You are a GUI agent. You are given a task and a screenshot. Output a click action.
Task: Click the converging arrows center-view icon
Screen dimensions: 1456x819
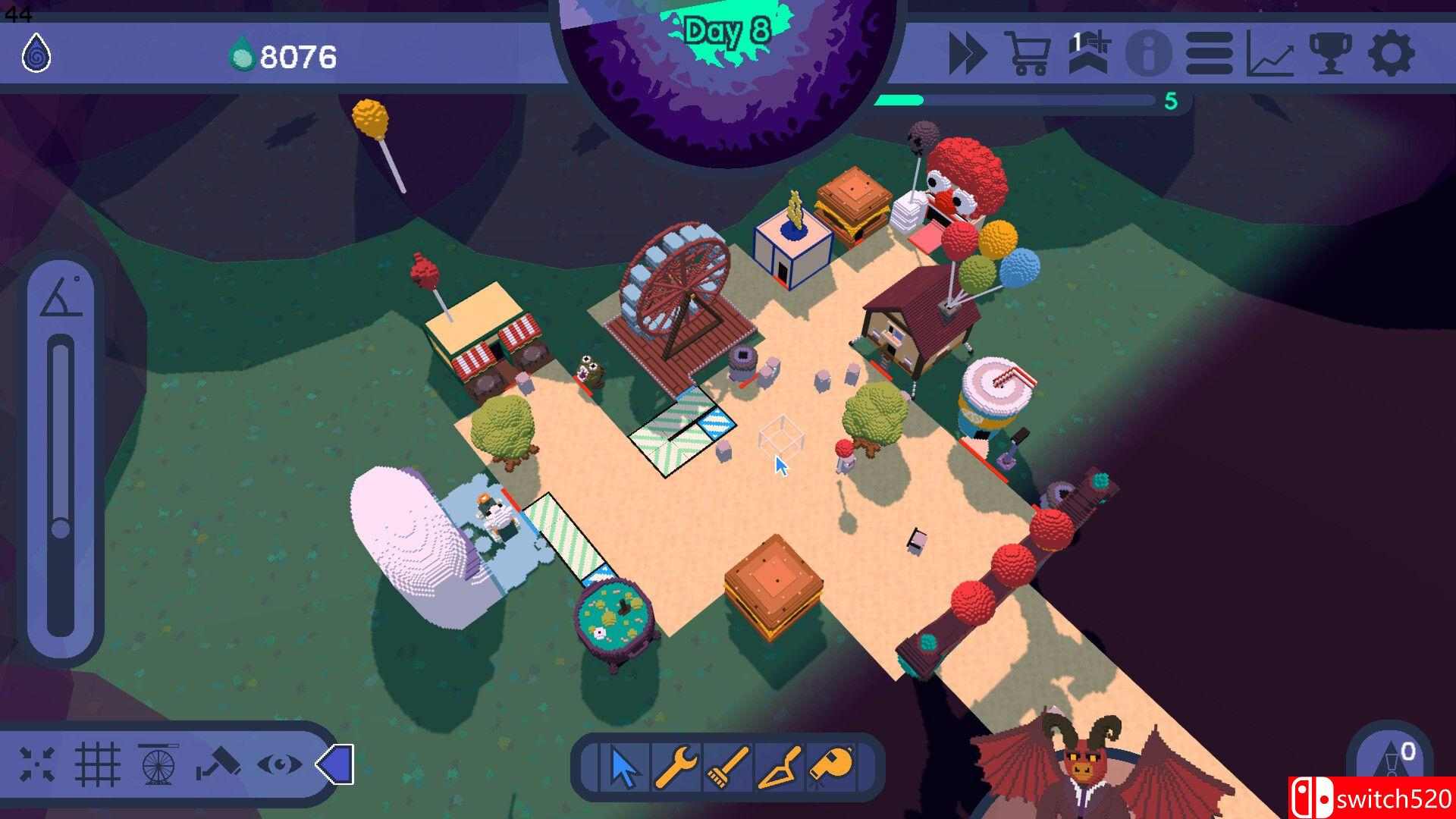click(x=37, y=764)
